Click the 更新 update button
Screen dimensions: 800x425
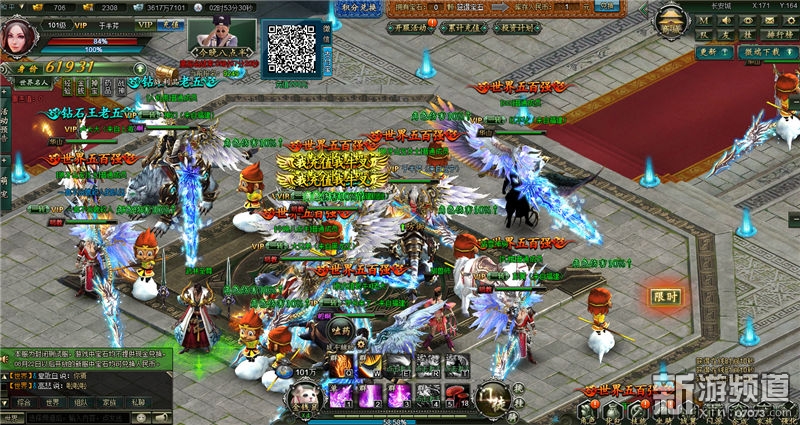(709, 51)
